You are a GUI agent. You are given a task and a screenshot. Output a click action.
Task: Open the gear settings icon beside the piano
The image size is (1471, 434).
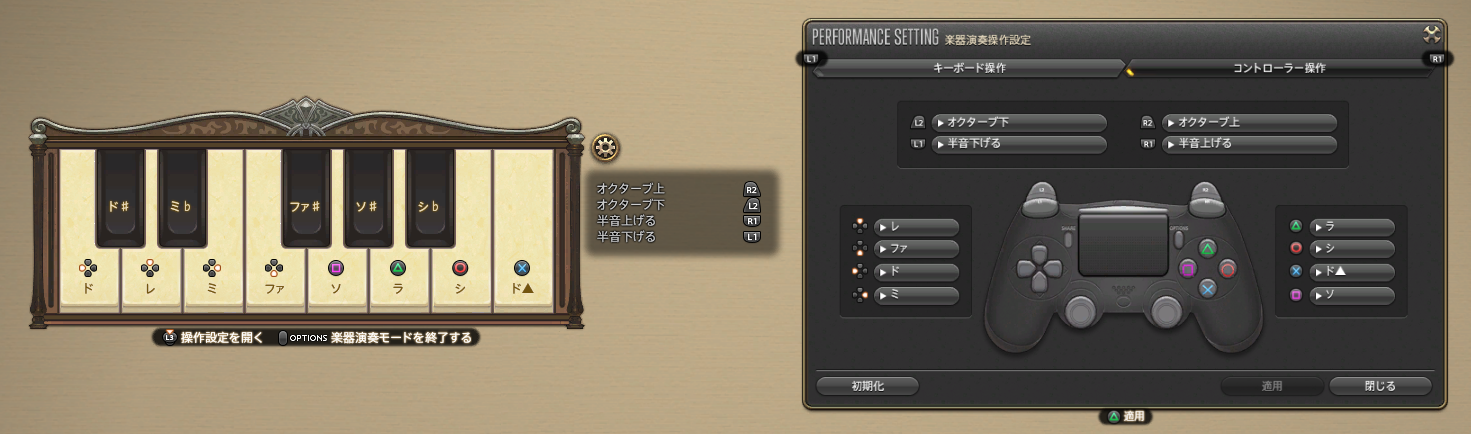(604, 149)
